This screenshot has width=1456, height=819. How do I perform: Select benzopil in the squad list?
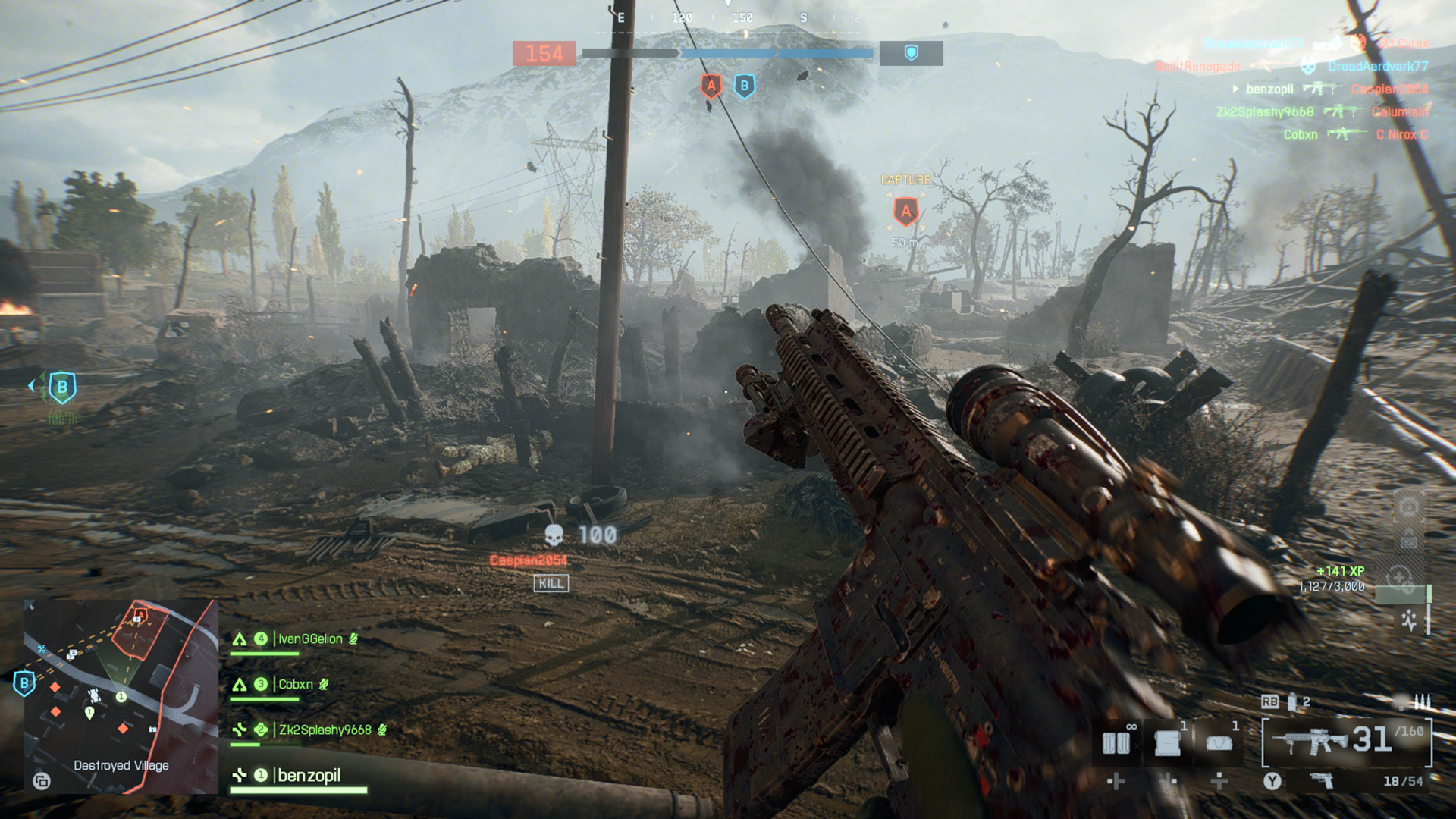pos(309,776)
